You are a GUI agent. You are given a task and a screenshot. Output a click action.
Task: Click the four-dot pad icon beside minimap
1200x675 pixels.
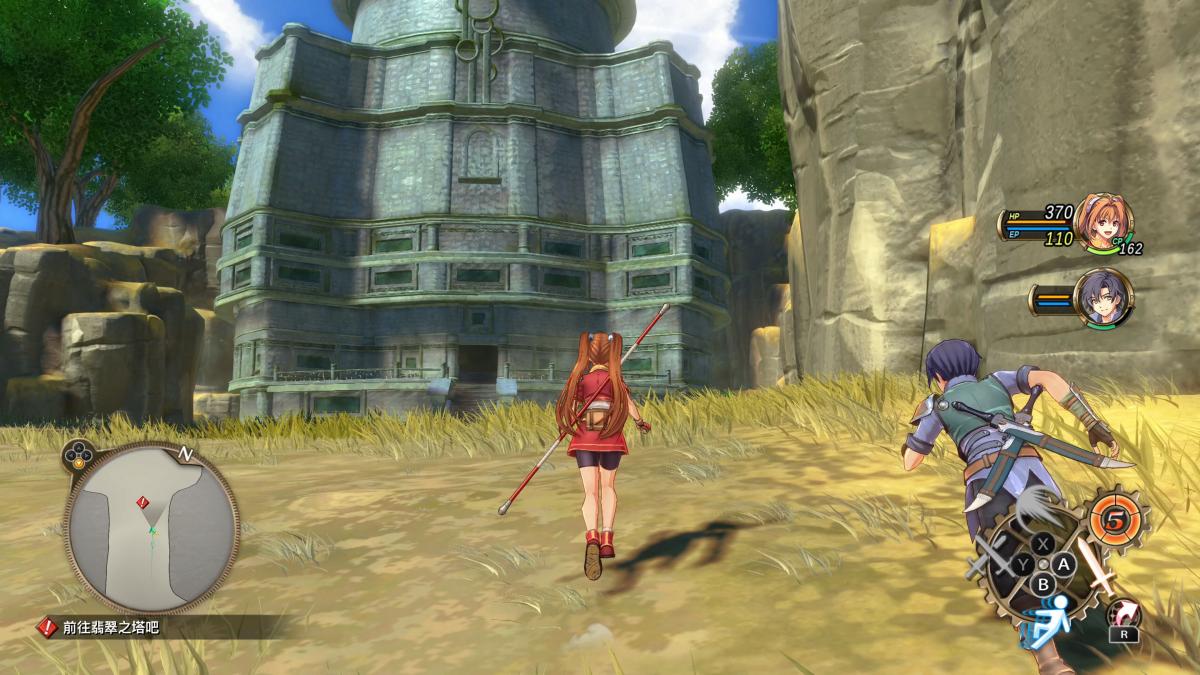[x=77, y=456]
